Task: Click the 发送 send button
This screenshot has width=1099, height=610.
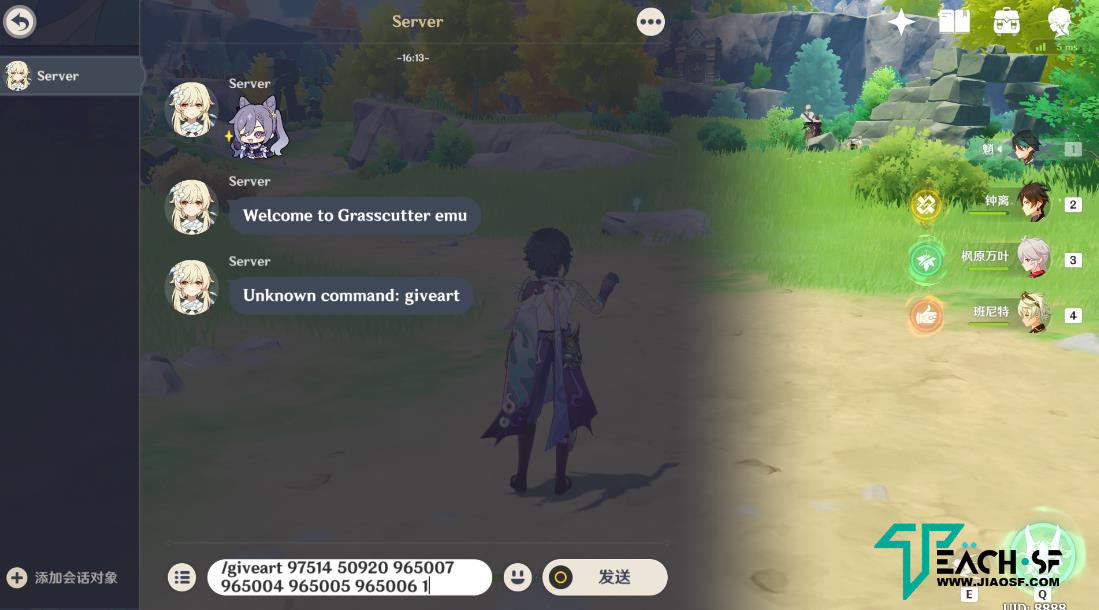Action: click(x=605, y=577)
